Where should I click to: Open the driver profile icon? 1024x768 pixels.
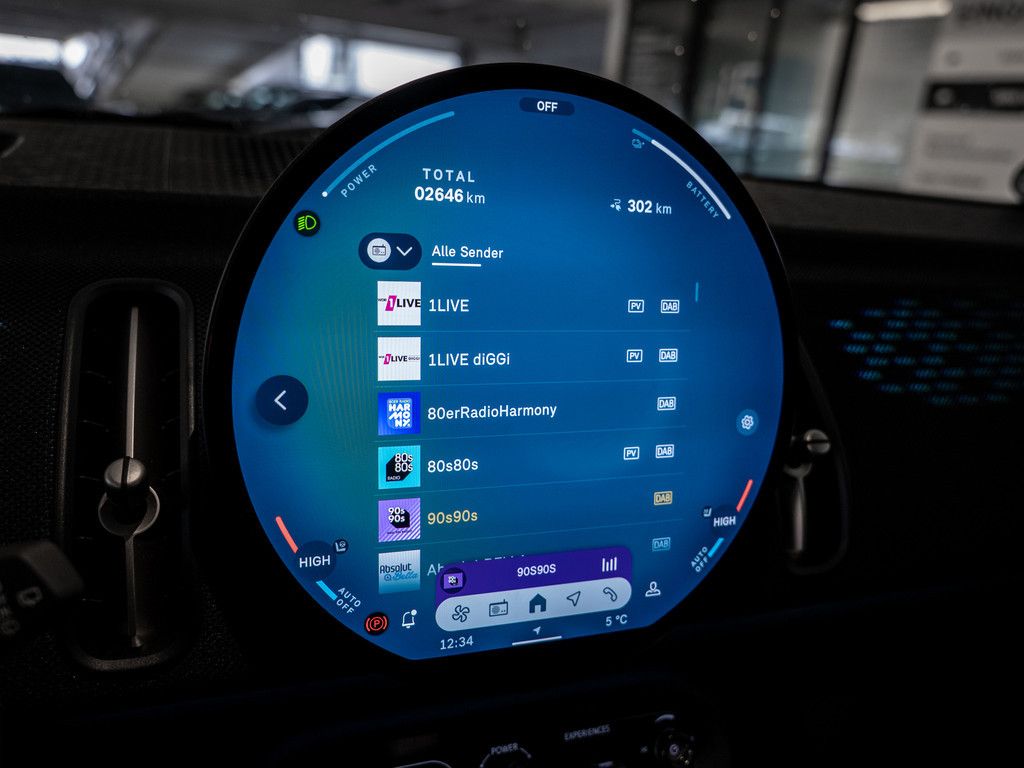[653, 589]
